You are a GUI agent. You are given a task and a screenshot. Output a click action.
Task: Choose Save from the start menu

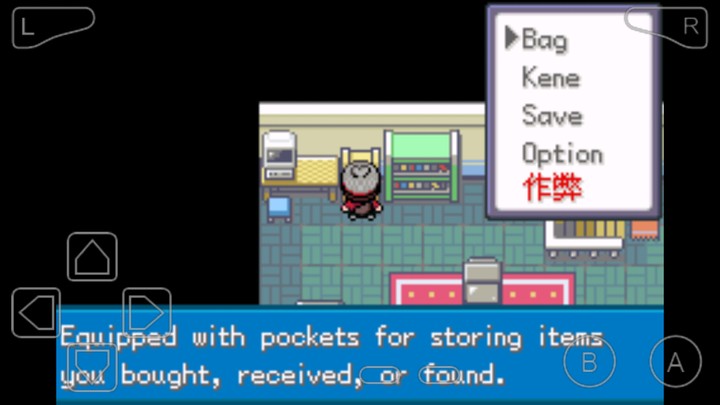pos(551,116)
